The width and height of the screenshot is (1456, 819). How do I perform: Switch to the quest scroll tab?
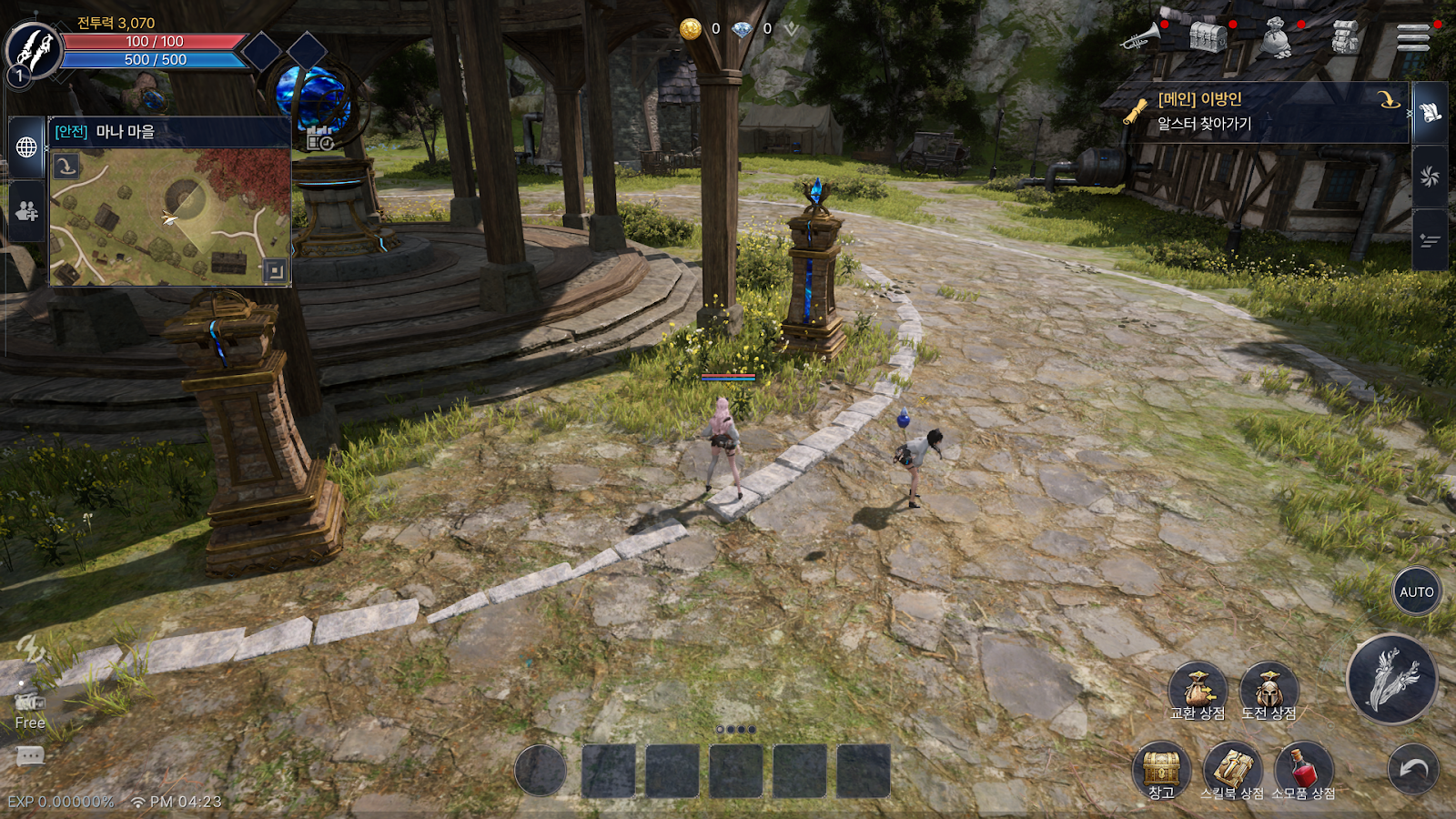1430,113
